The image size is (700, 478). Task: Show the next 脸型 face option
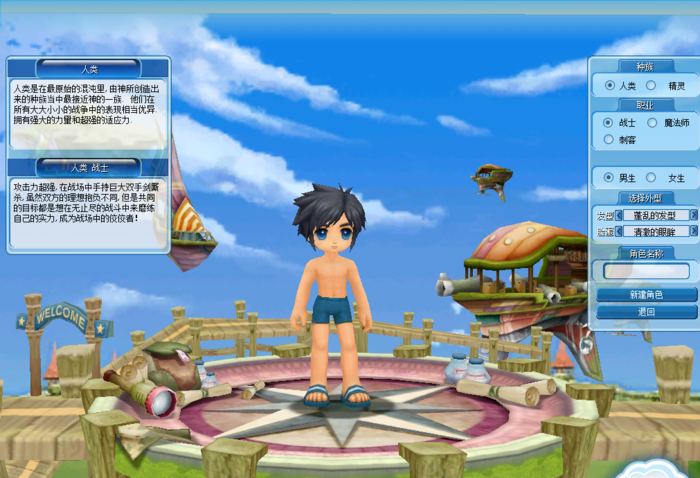tap(693, 231)
